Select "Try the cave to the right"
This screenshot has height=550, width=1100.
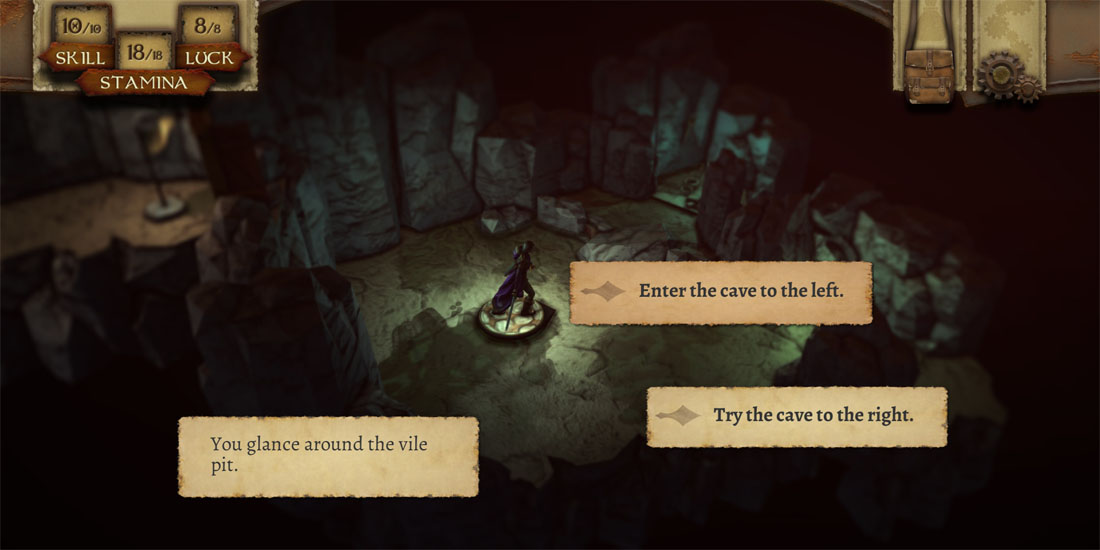tap(796, 416)
